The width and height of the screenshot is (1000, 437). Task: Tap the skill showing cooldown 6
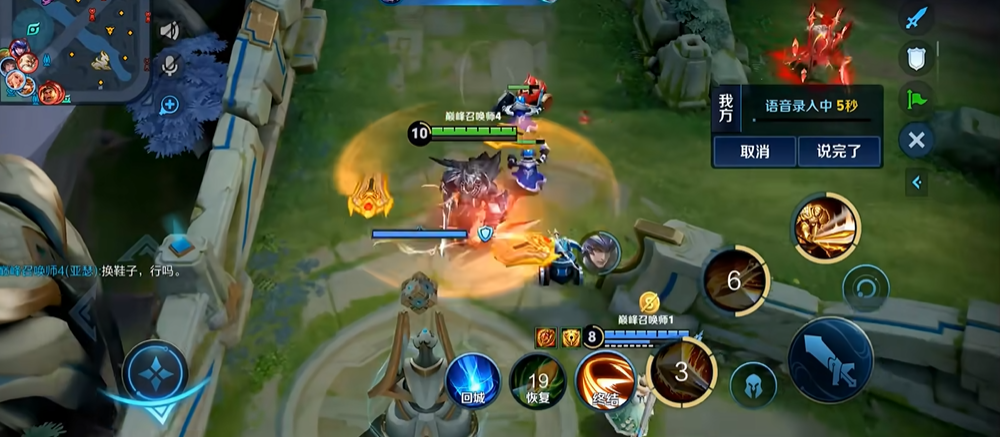(735, 281)
